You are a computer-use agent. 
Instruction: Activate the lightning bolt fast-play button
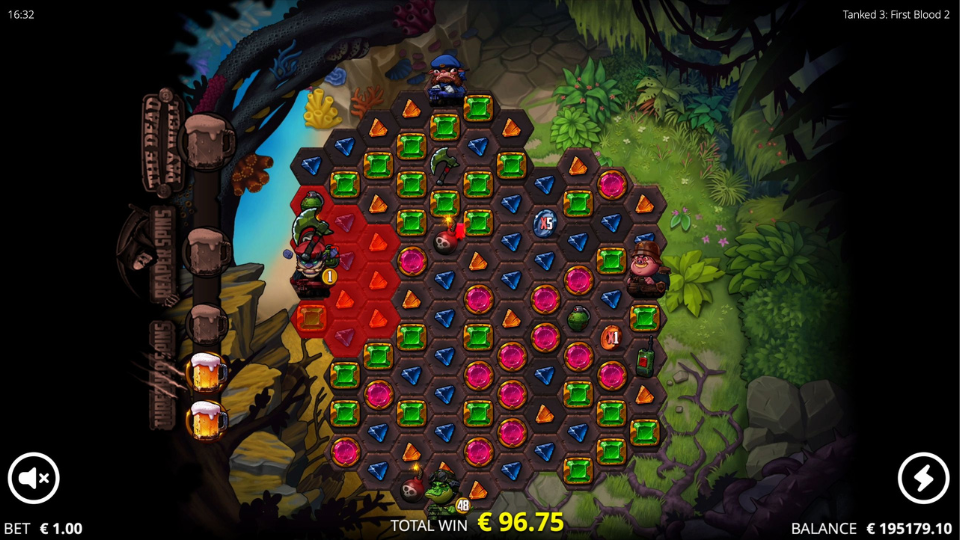923,478
